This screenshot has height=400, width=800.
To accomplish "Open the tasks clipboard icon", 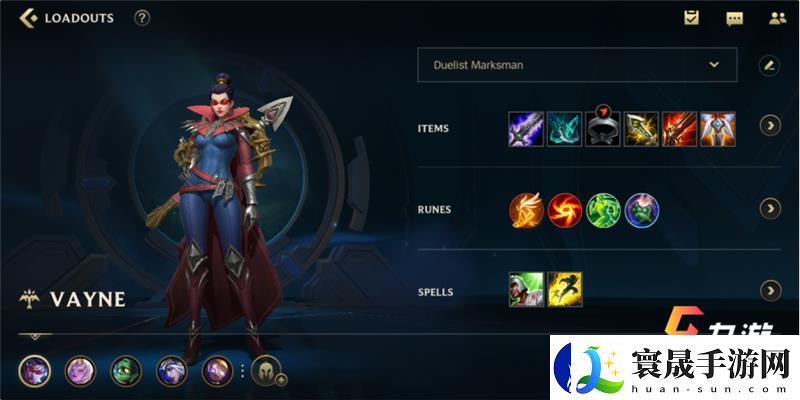I will pos(691,18).
